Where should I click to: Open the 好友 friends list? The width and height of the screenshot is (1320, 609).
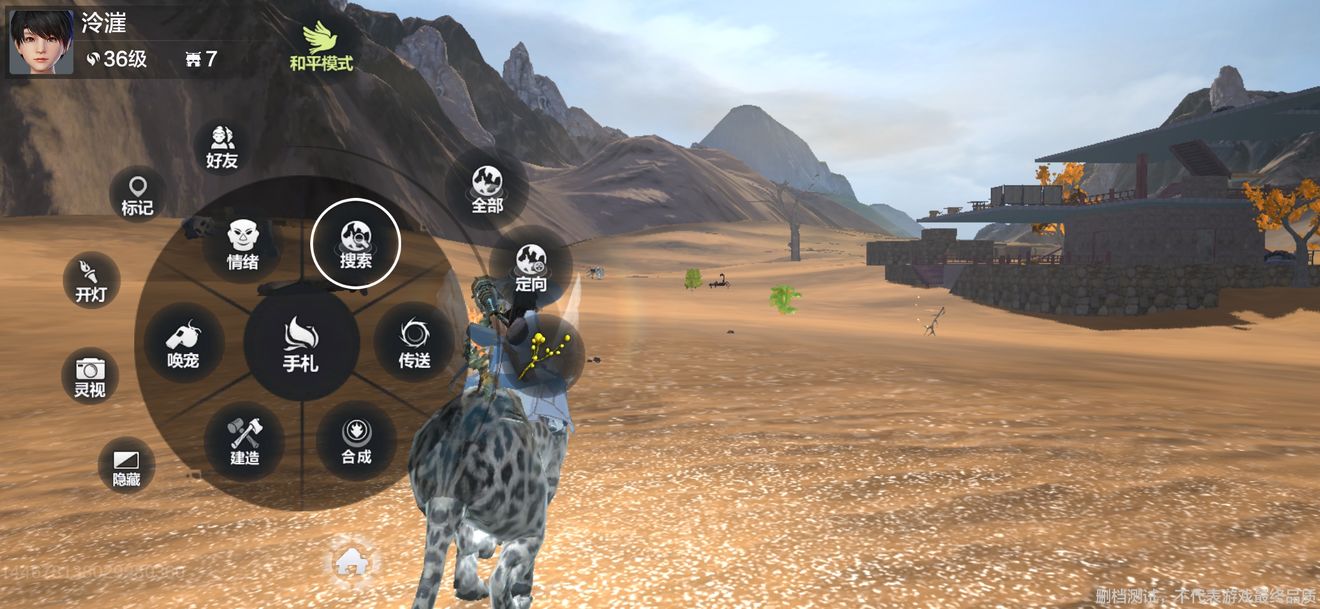221,146
